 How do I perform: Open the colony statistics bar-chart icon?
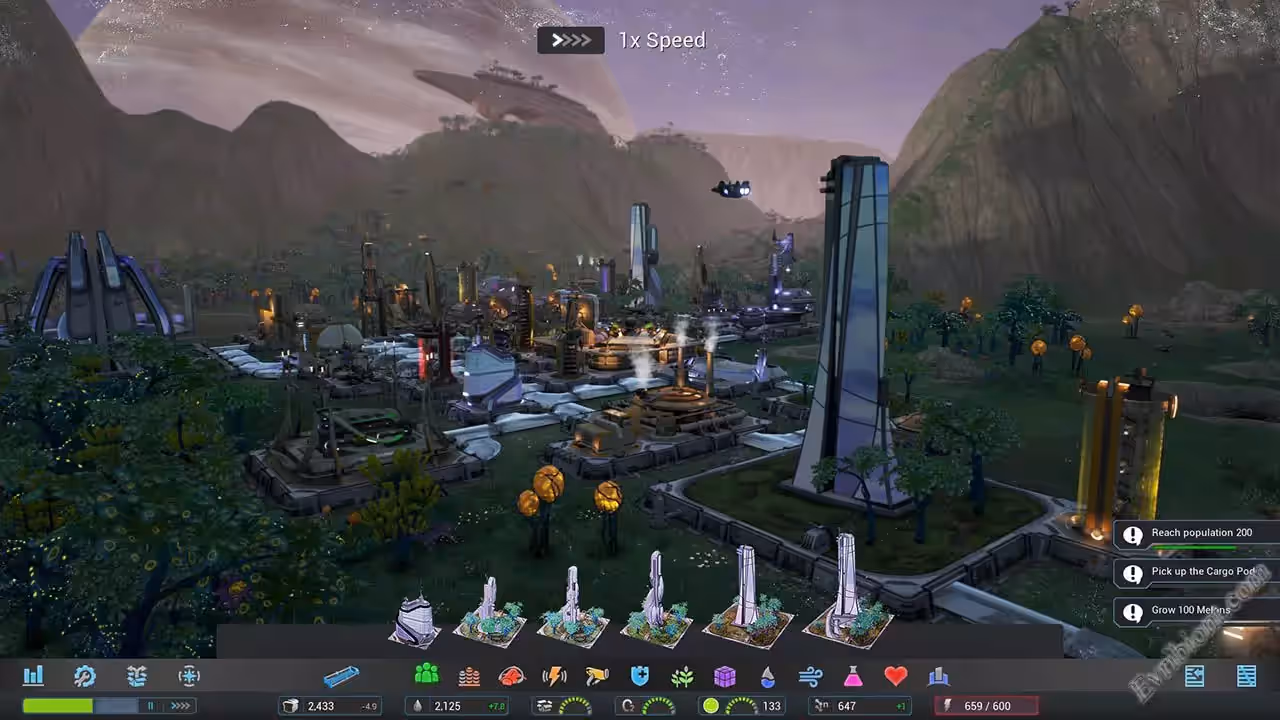pos(33,676)
